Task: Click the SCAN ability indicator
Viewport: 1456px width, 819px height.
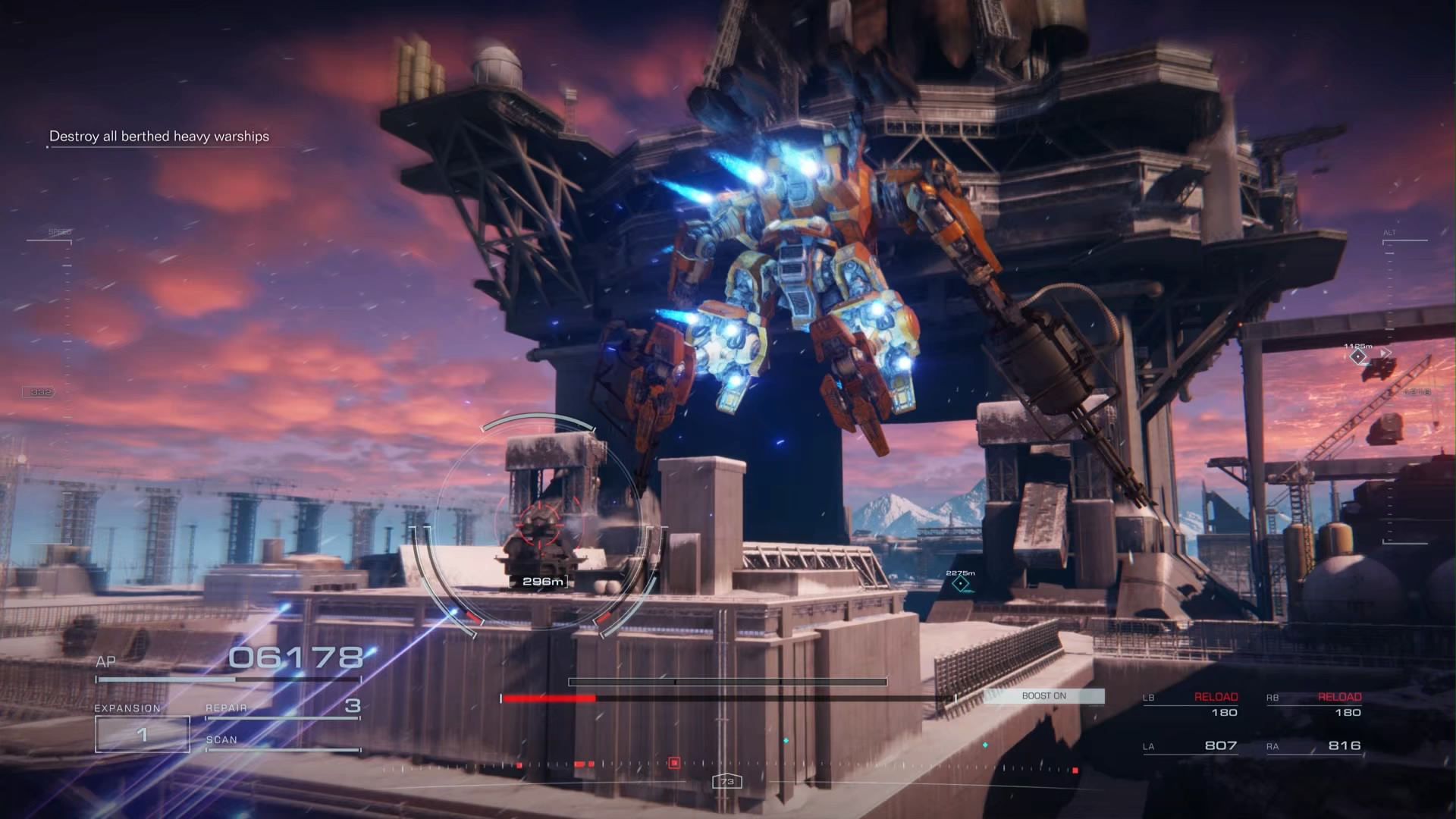Action: pyautogui.click(x=220, y=739)
